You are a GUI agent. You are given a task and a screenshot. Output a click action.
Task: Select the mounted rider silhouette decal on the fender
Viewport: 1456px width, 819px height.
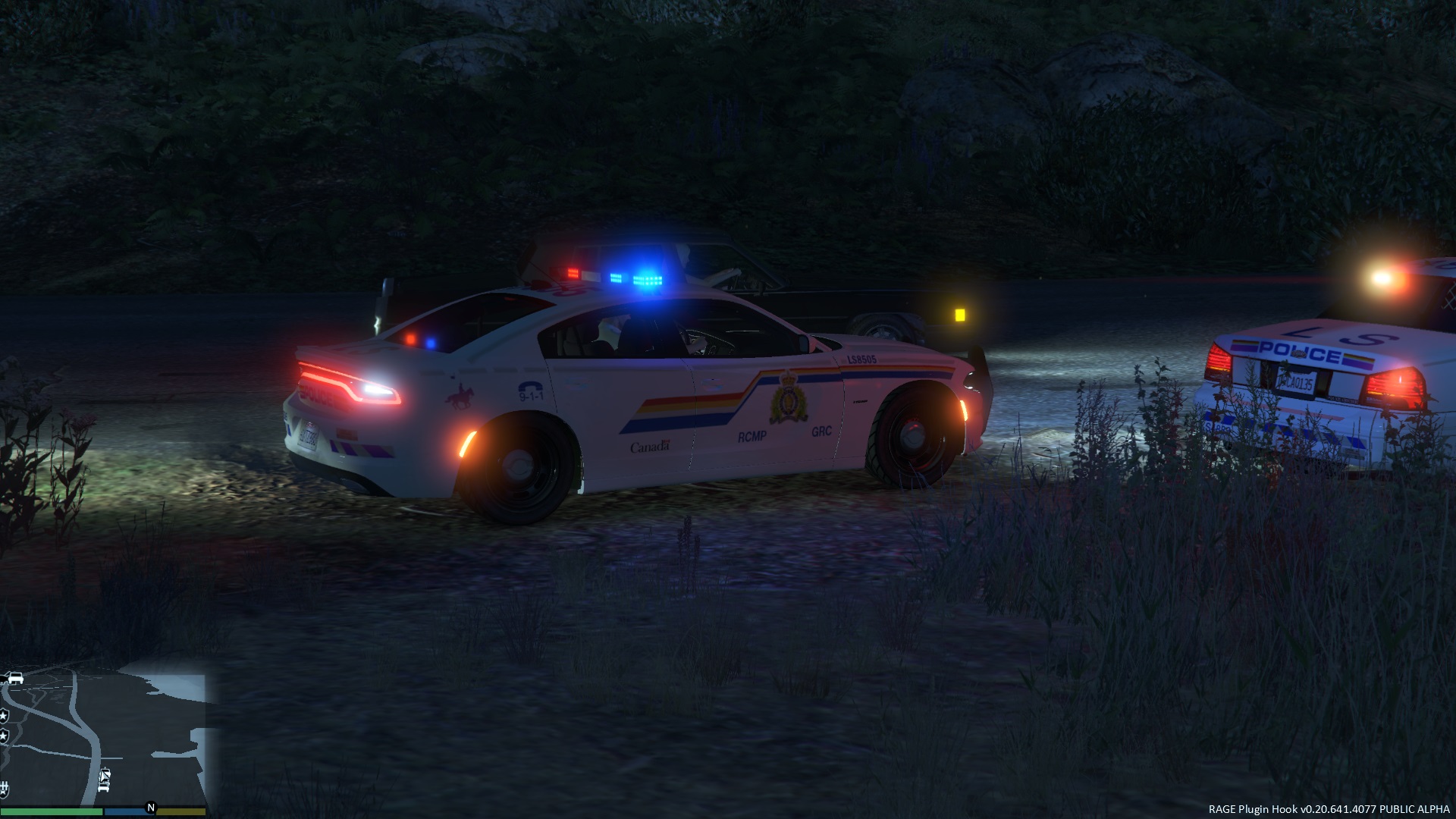(462, 396)
